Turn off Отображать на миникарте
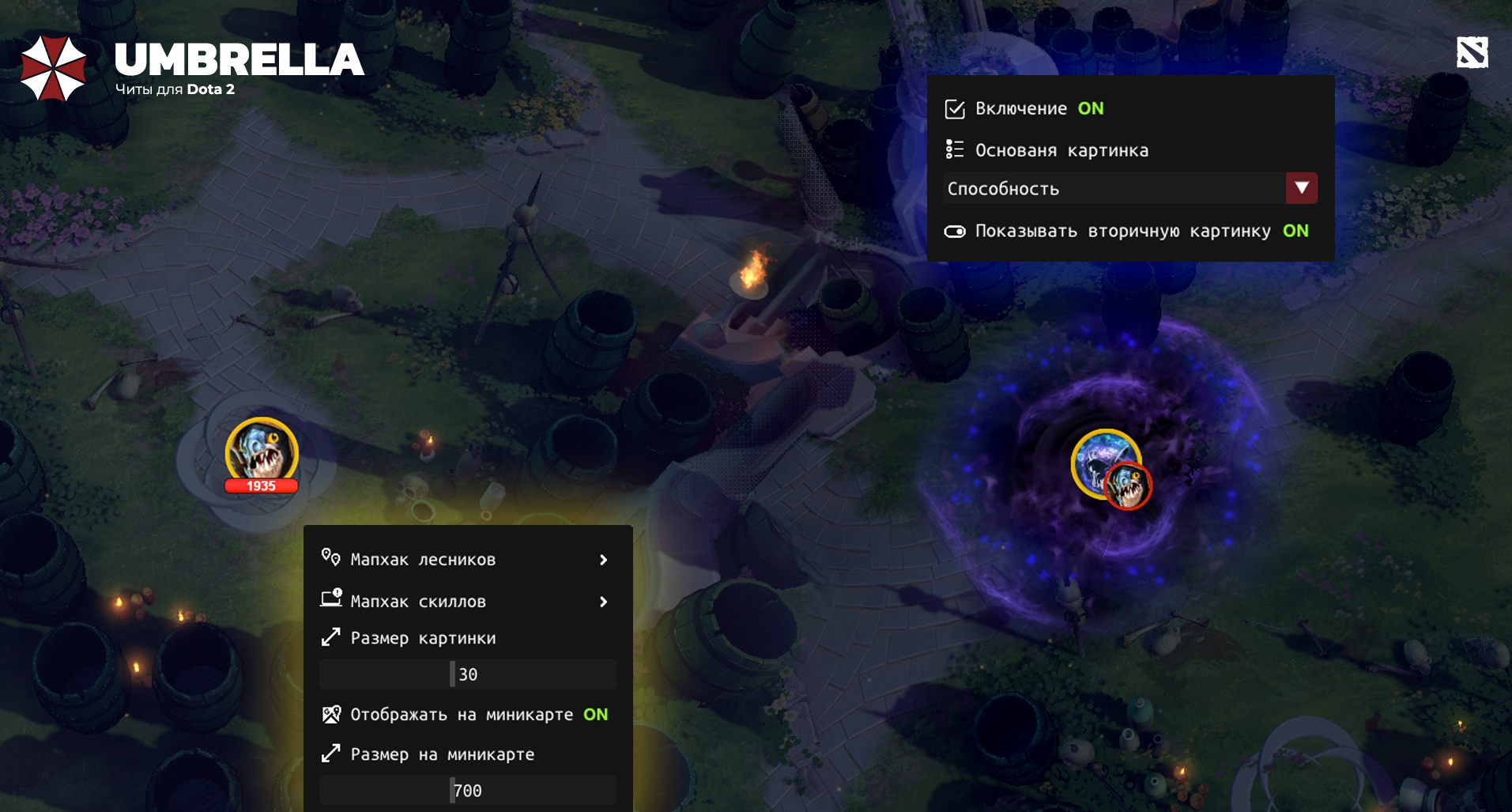The image size is (1512, 812). tap(597, 715)
